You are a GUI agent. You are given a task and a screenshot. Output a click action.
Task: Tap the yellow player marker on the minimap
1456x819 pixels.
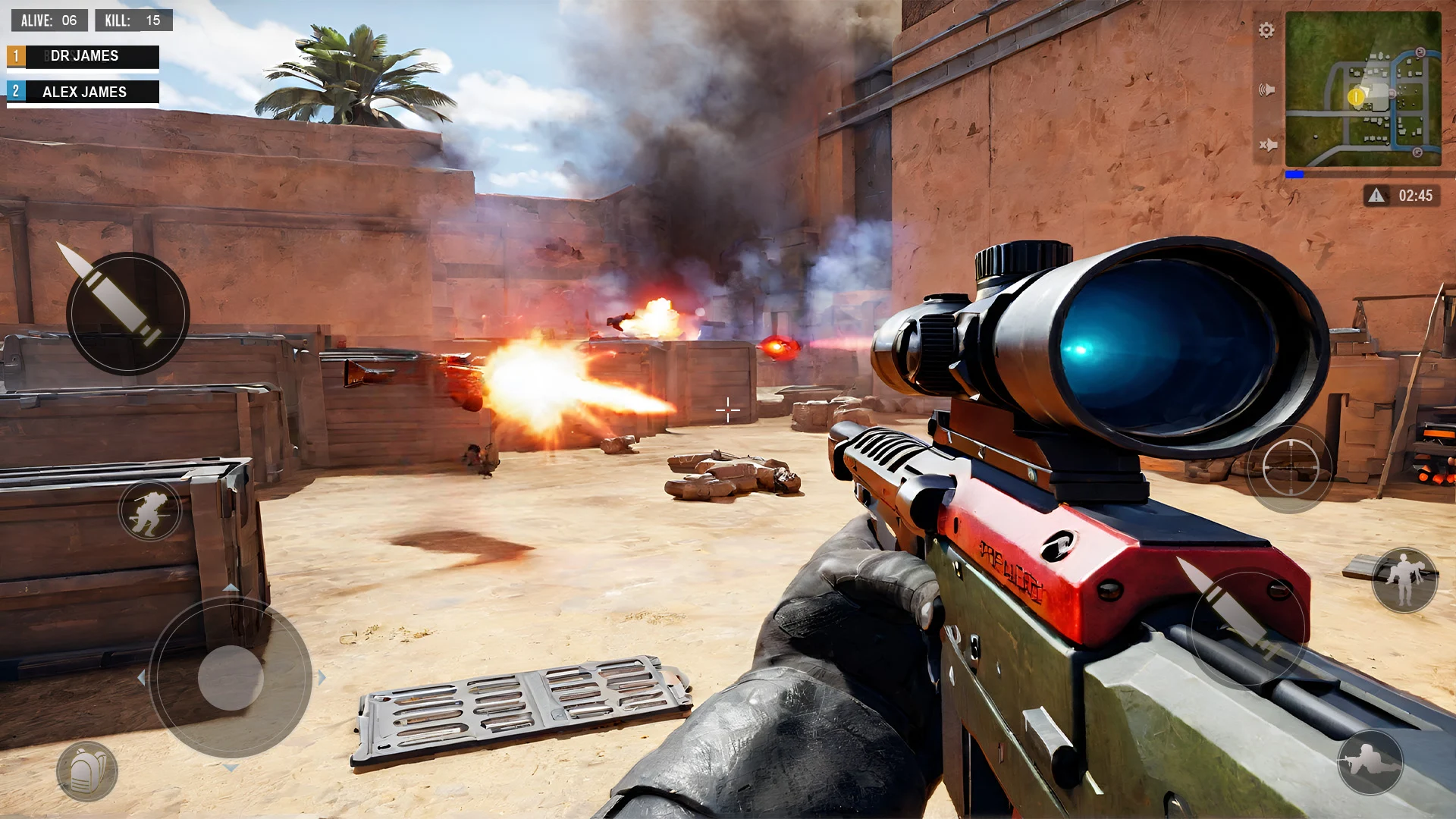tap(1356, 97)
